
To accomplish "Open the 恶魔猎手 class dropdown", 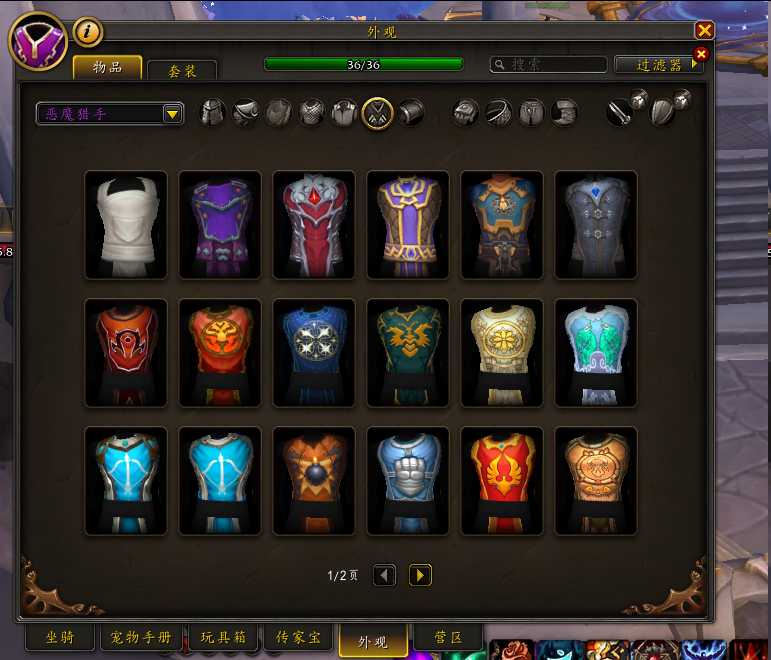I will tap(110, 114).
